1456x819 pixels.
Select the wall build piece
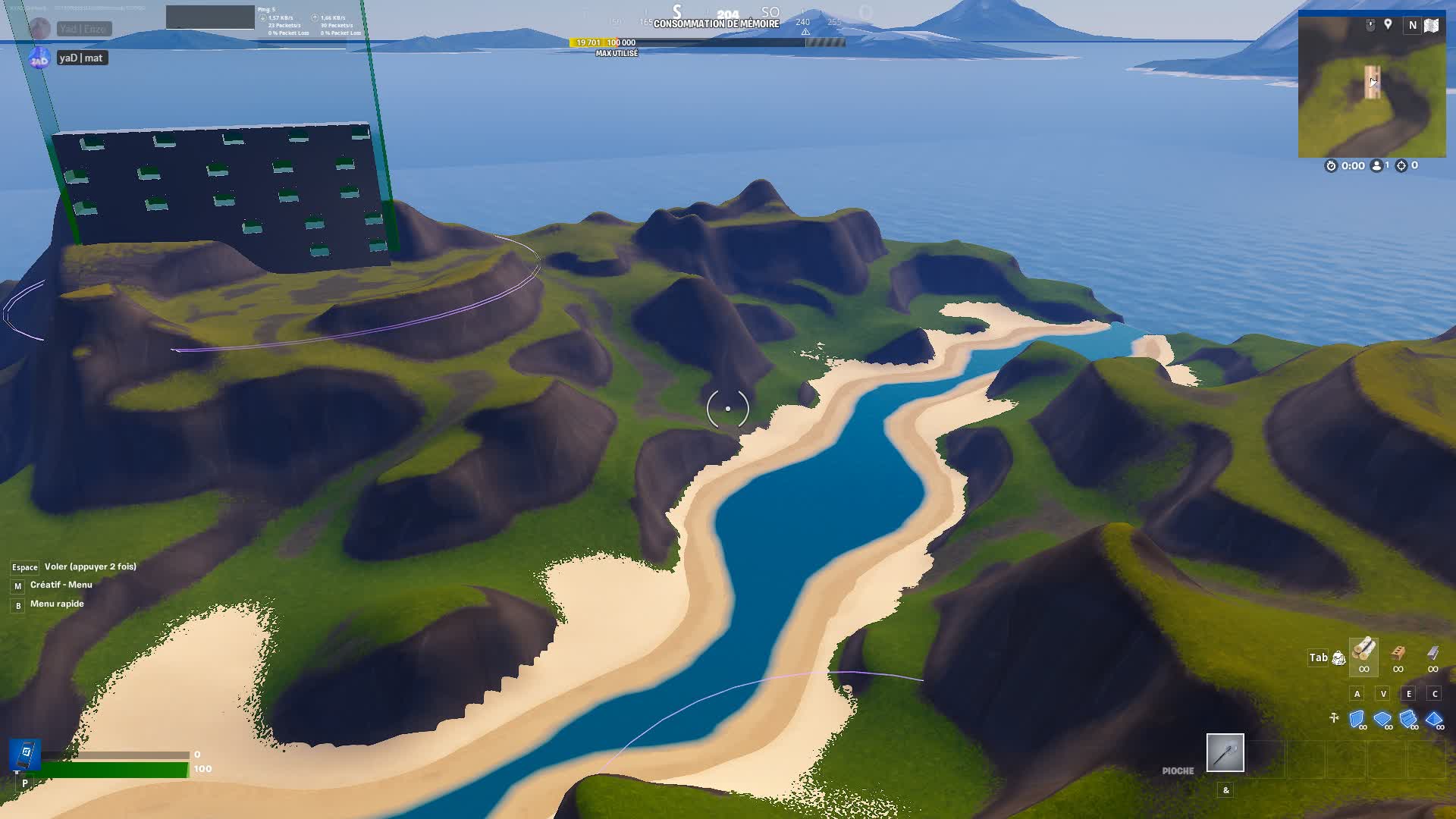pos(1357,718)
